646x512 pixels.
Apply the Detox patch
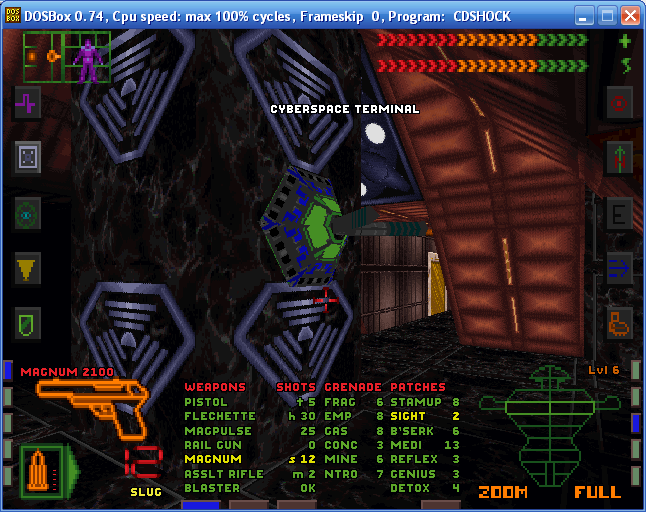410,488
